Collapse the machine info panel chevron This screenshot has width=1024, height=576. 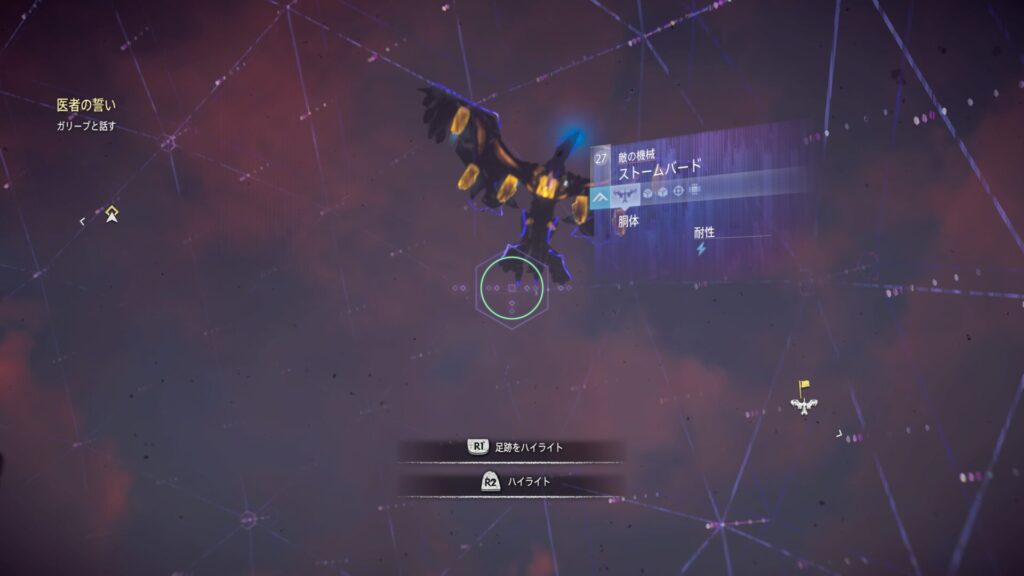[x=601, y=198]
